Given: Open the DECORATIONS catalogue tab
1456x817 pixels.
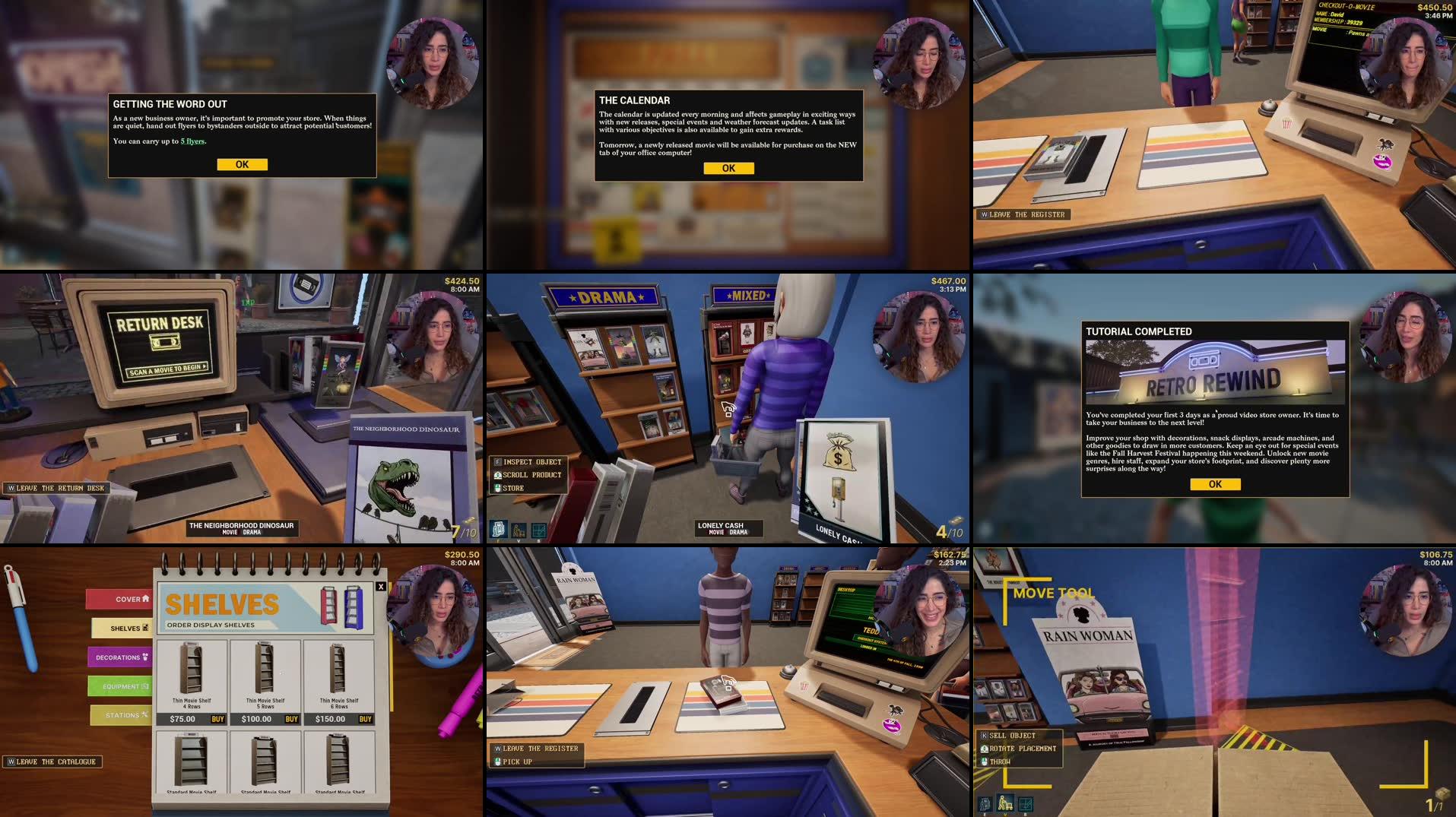Looking at the screenshot, I should click(x=119, y=657).
